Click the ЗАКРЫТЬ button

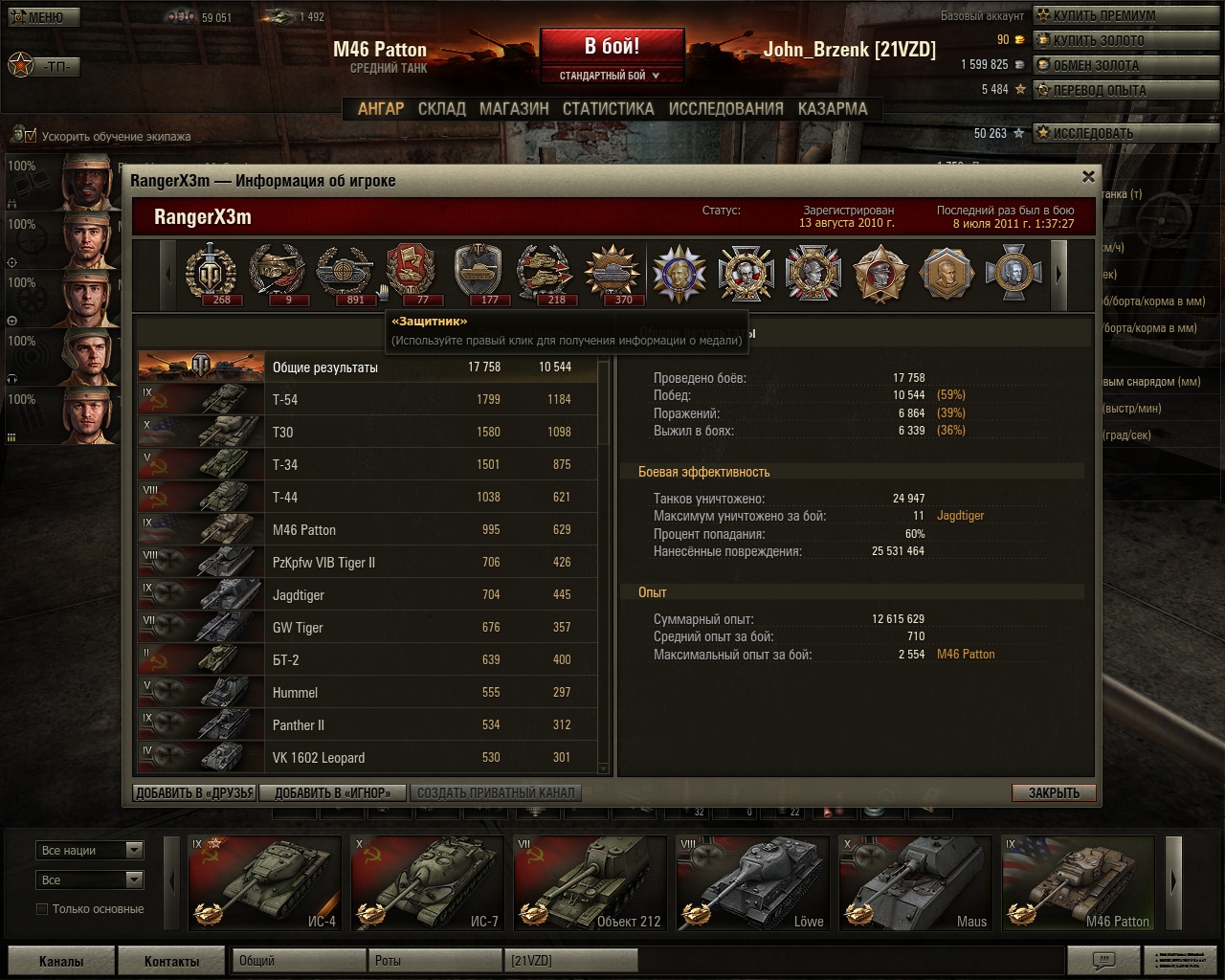point(1054,792)
